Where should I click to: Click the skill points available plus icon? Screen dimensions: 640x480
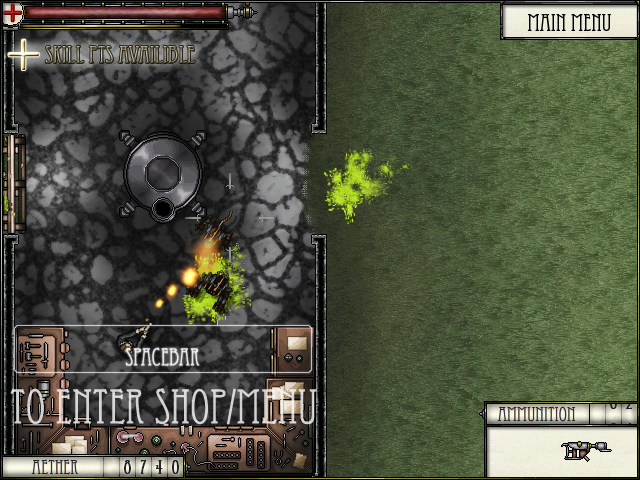point(22,54)
